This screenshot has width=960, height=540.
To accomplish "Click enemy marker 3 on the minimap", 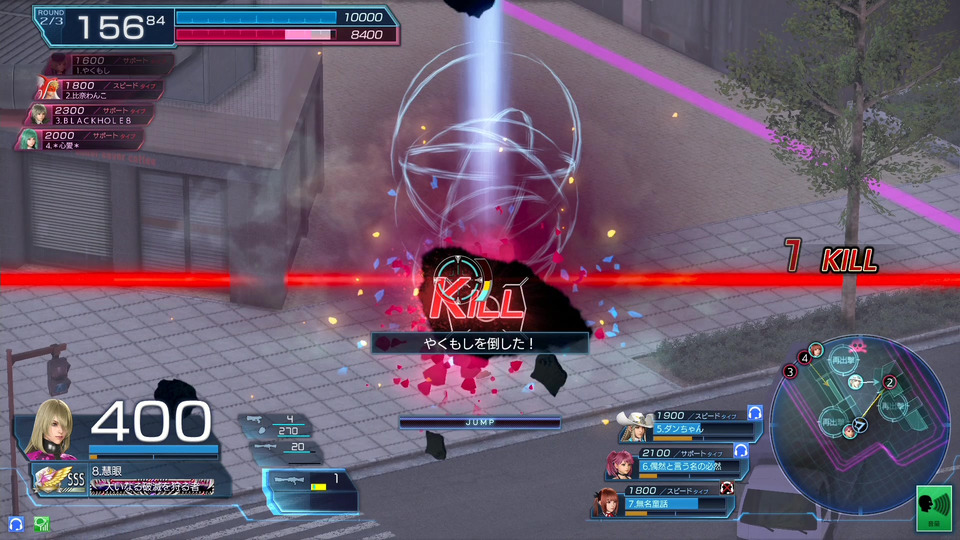I will pyautogui.click(x=790, y=372).
